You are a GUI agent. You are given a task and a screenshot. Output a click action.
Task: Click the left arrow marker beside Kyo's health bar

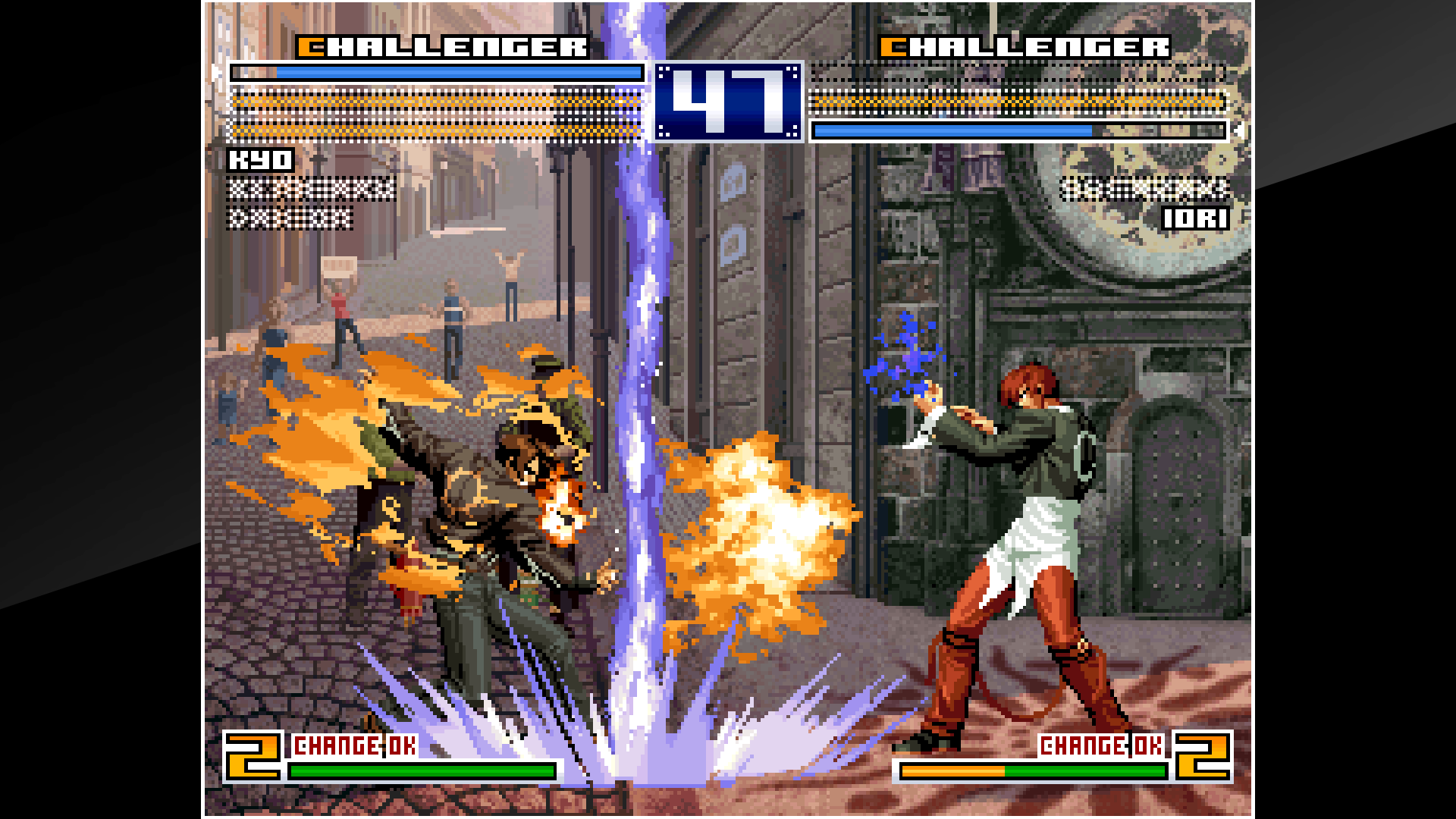coord(218,71)
